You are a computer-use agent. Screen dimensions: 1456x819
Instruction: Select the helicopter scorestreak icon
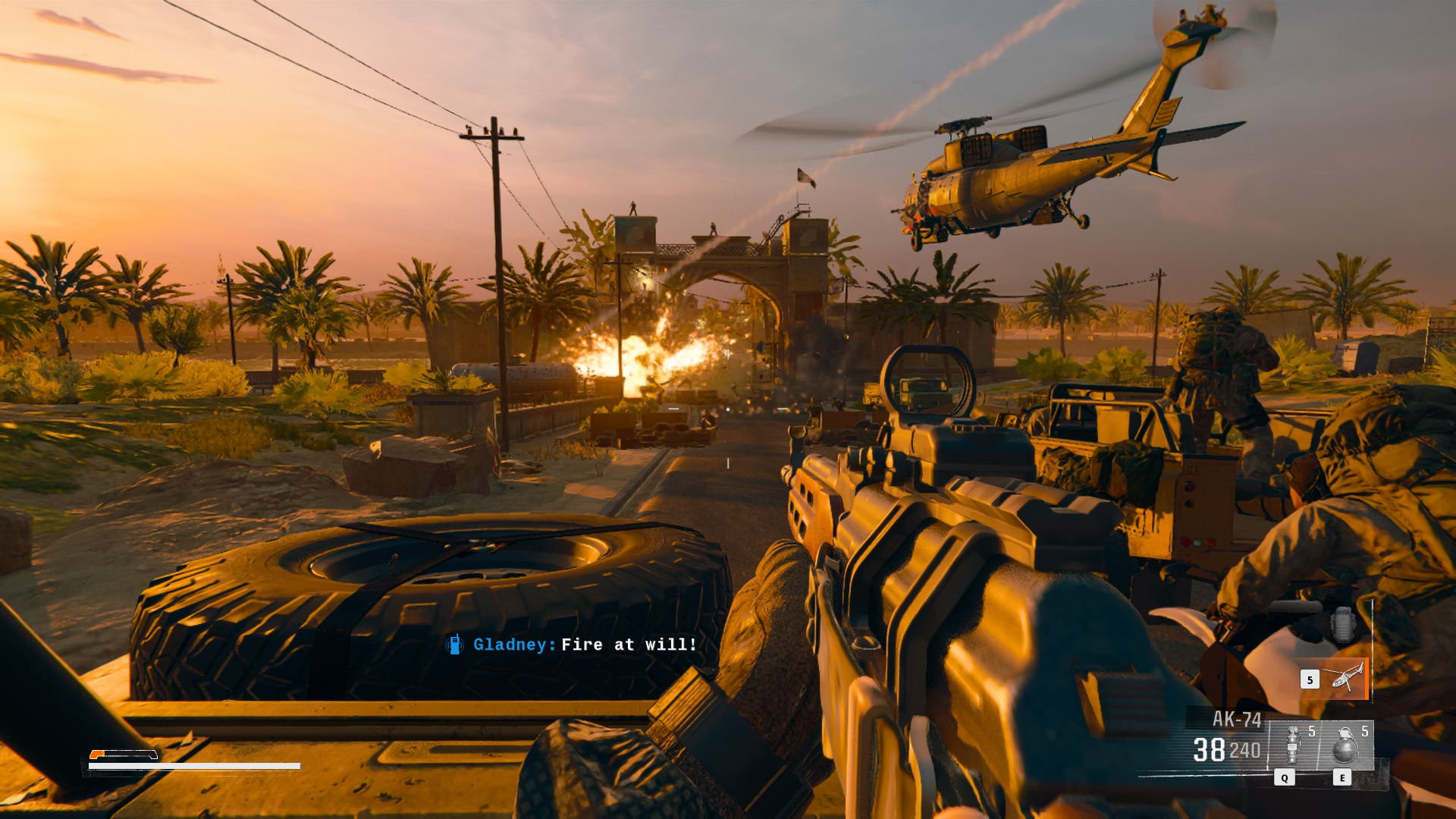1346,678
